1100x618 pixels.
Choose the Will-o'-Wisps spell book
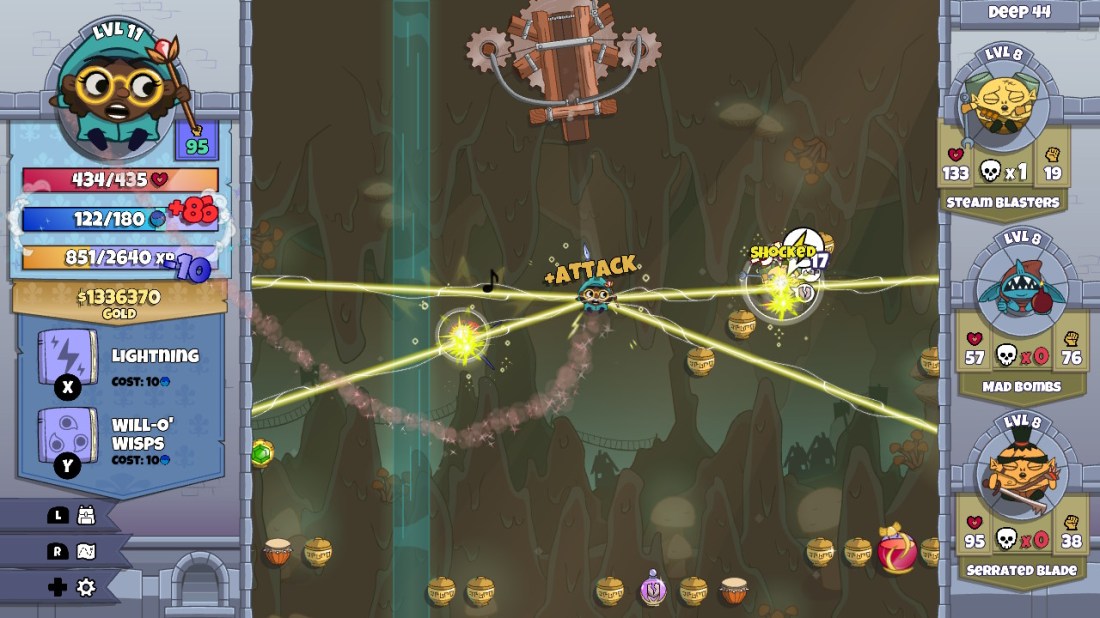[x=68, y=437]
